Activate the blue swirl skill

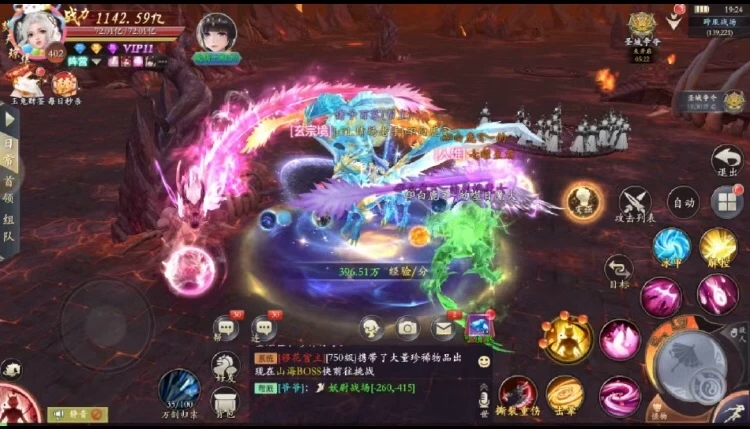click(671, 245)
